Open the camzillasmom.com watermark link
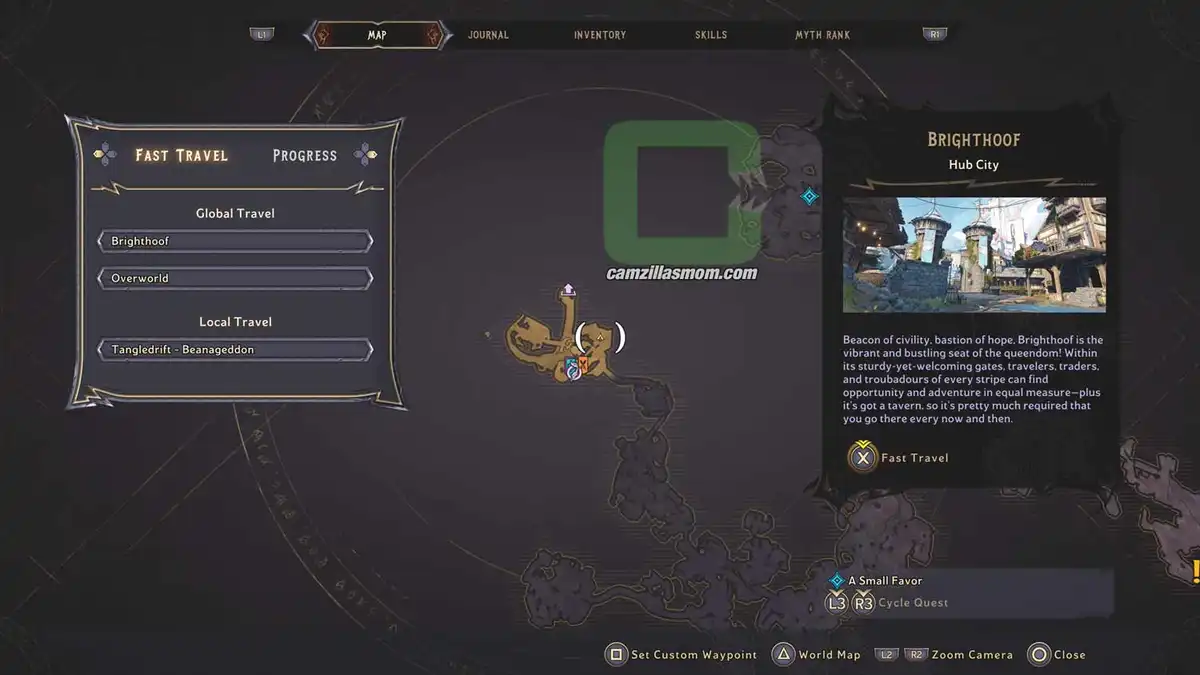1200x675 pixels. [682, 272]
